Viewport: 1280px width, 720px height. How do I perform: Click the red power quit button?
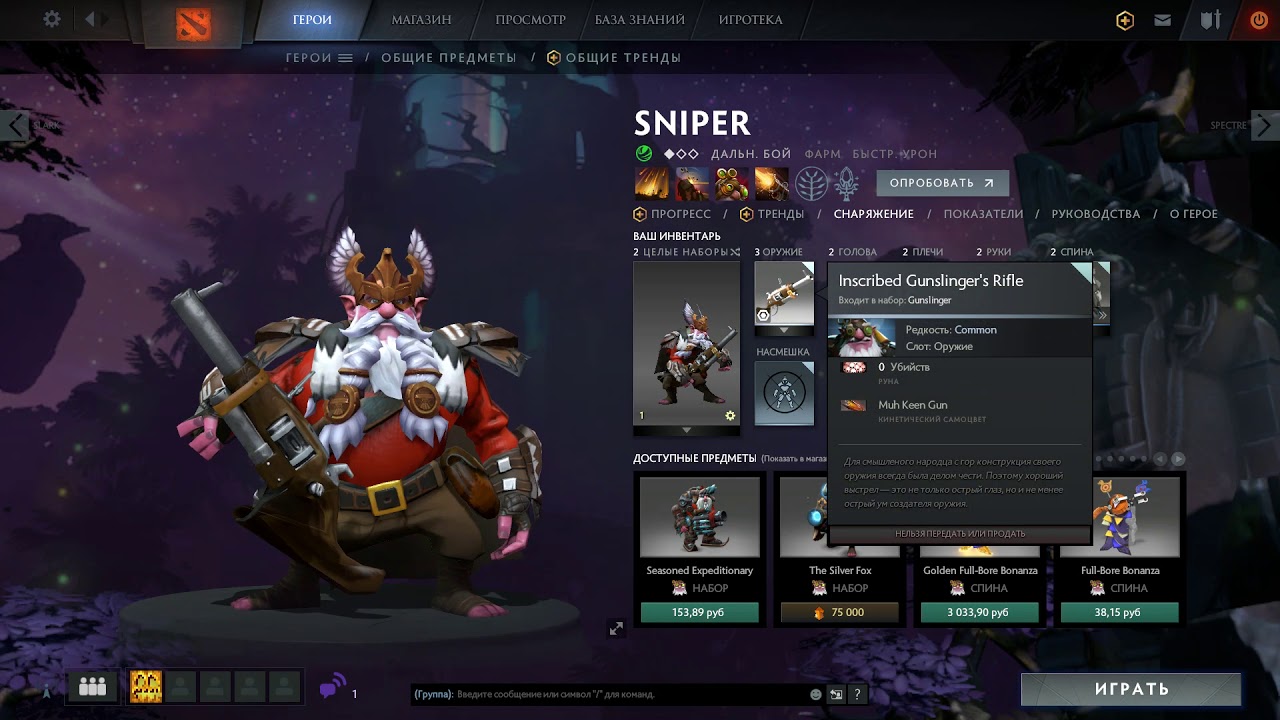1258,20
